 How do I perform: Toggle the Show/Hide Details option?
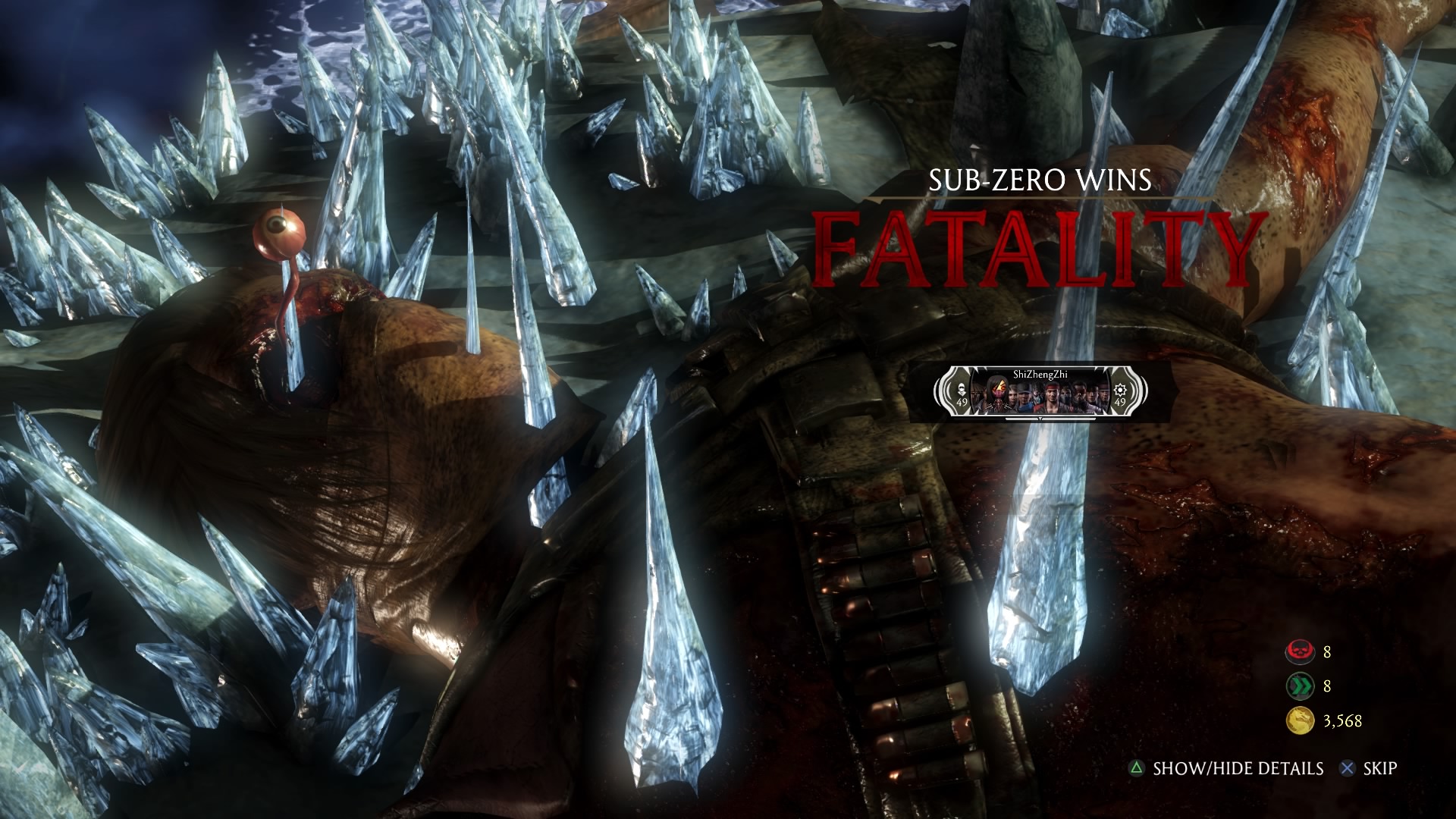coord(1227,768)
